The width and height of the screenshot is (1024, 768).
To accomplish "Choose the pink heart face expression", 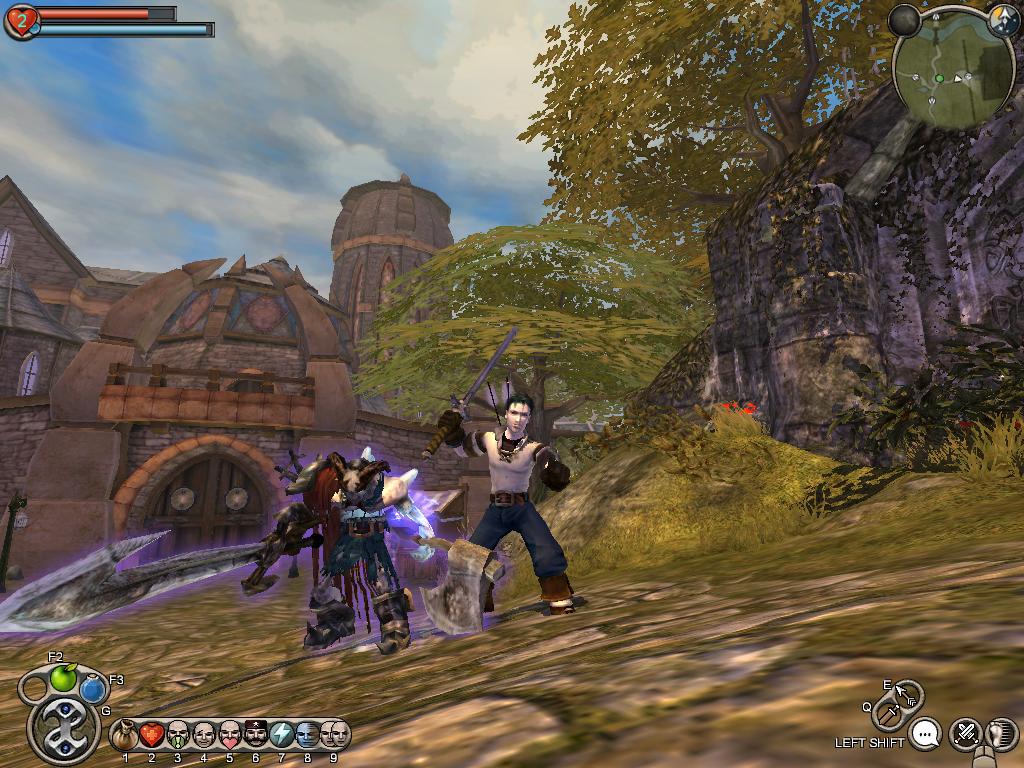I will 229,736.
